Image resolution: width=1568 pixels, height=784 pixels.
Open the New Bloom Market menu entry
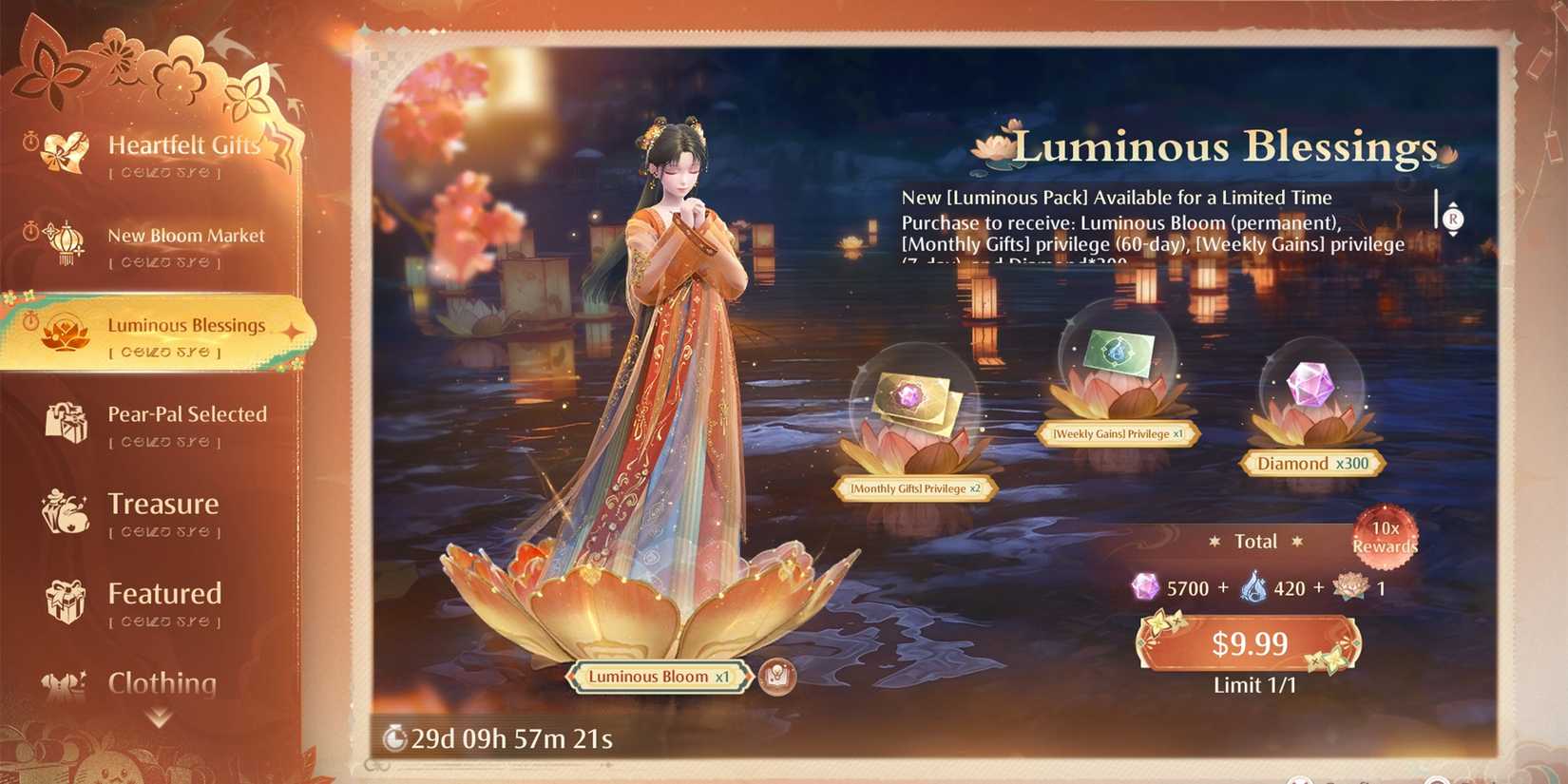pyautogui.click(x=185, y=236)
